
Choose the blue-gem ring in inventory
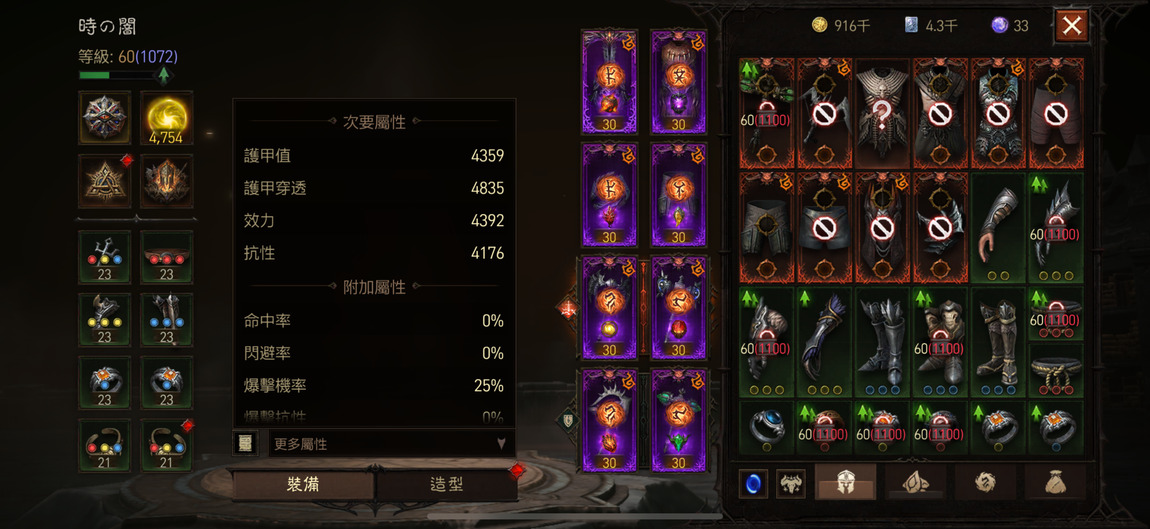pos(766,427)
